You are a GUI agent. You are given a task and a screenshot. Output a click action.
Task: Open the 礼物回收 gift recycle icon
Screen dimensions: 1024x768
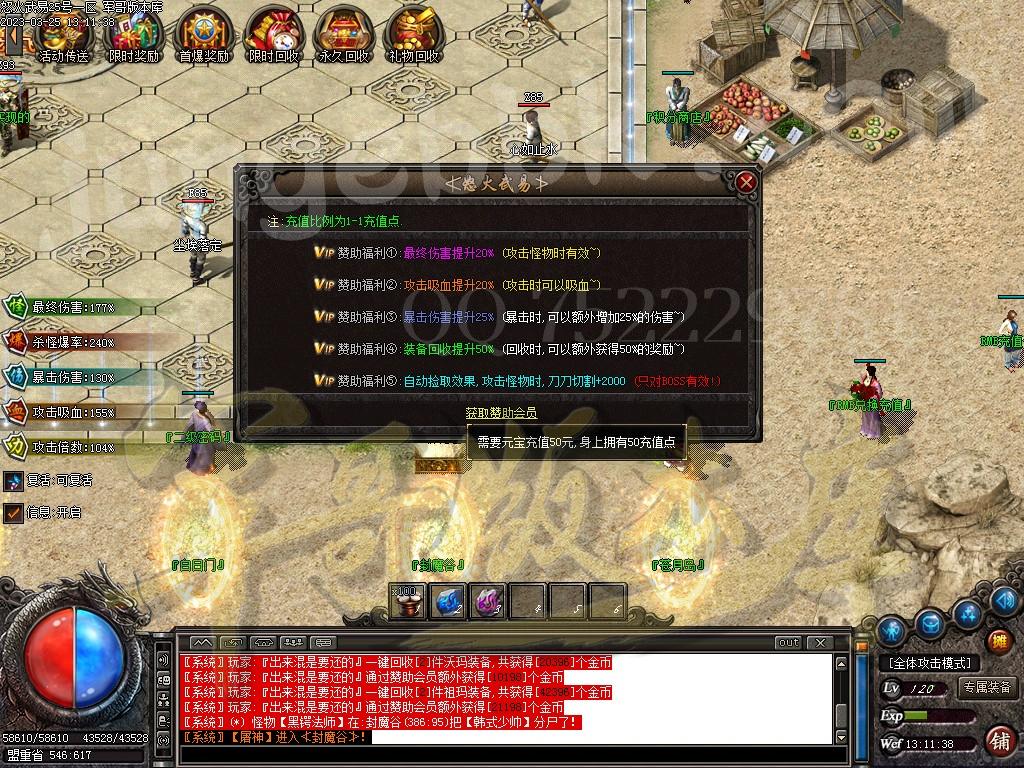(x=413, y=35)
